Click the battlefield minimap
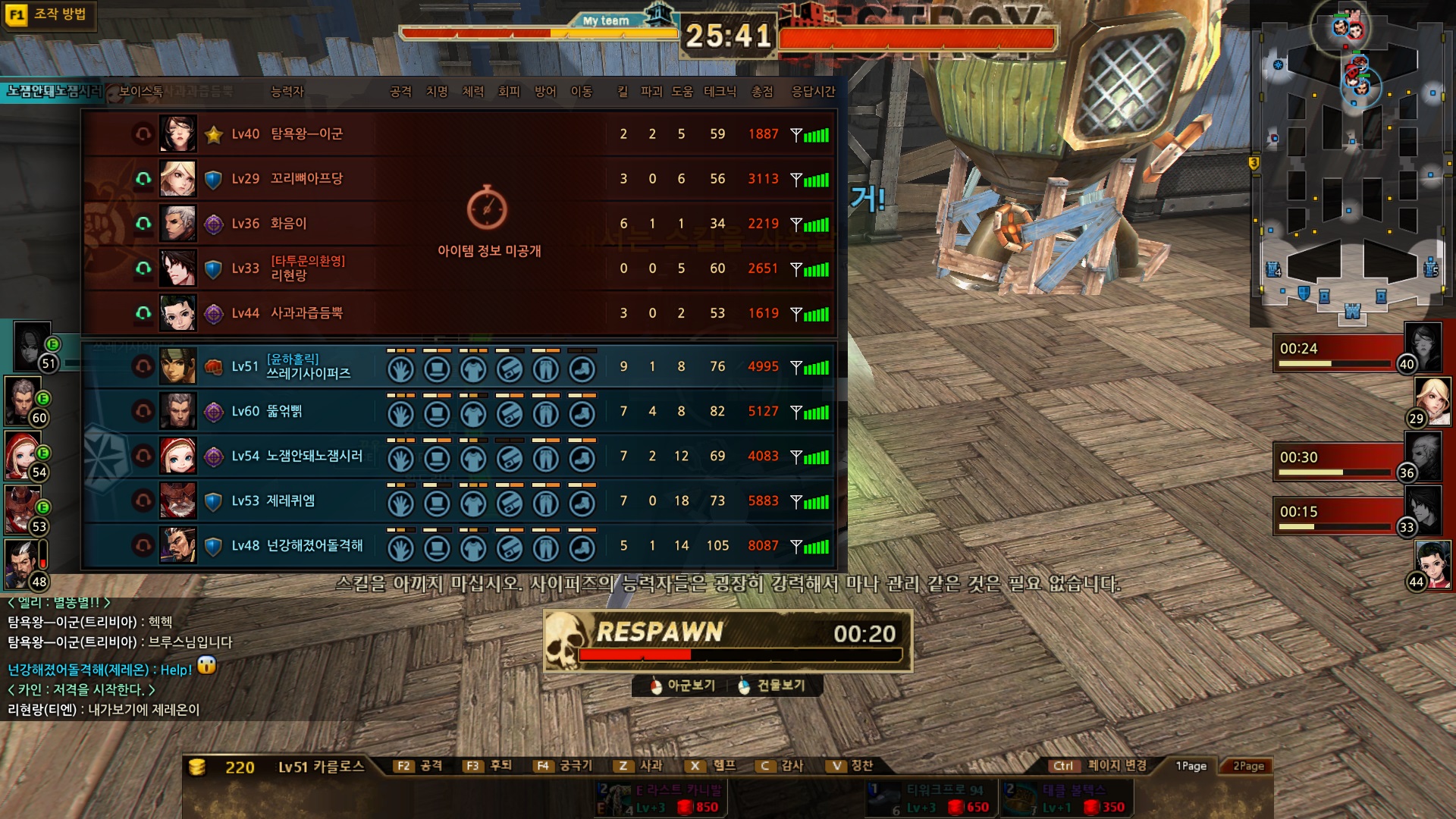 pyautogui.click(x=1352, y=163)
